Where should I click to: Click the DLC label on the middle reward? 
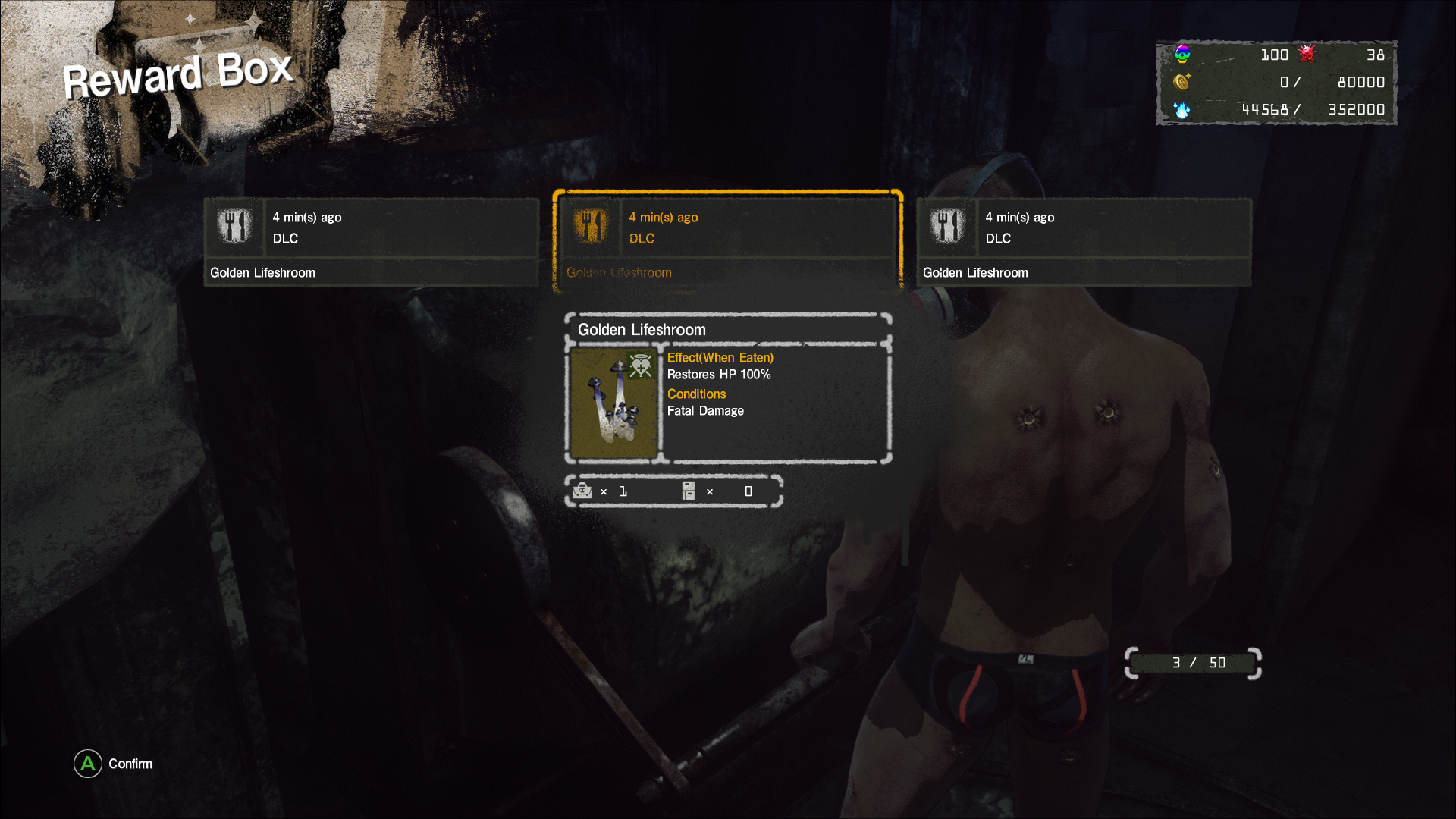click(642, 238)
